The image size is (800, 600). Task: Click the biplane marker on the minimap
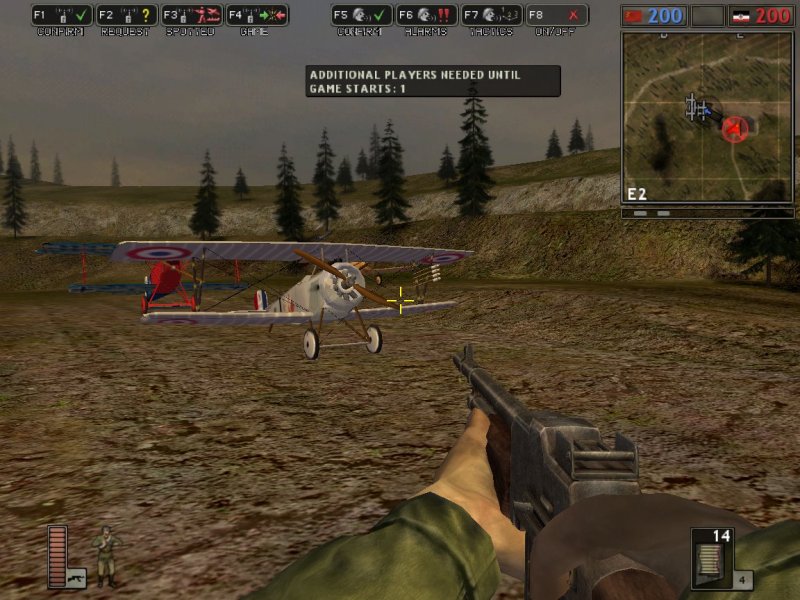click(x=697, y=108)
